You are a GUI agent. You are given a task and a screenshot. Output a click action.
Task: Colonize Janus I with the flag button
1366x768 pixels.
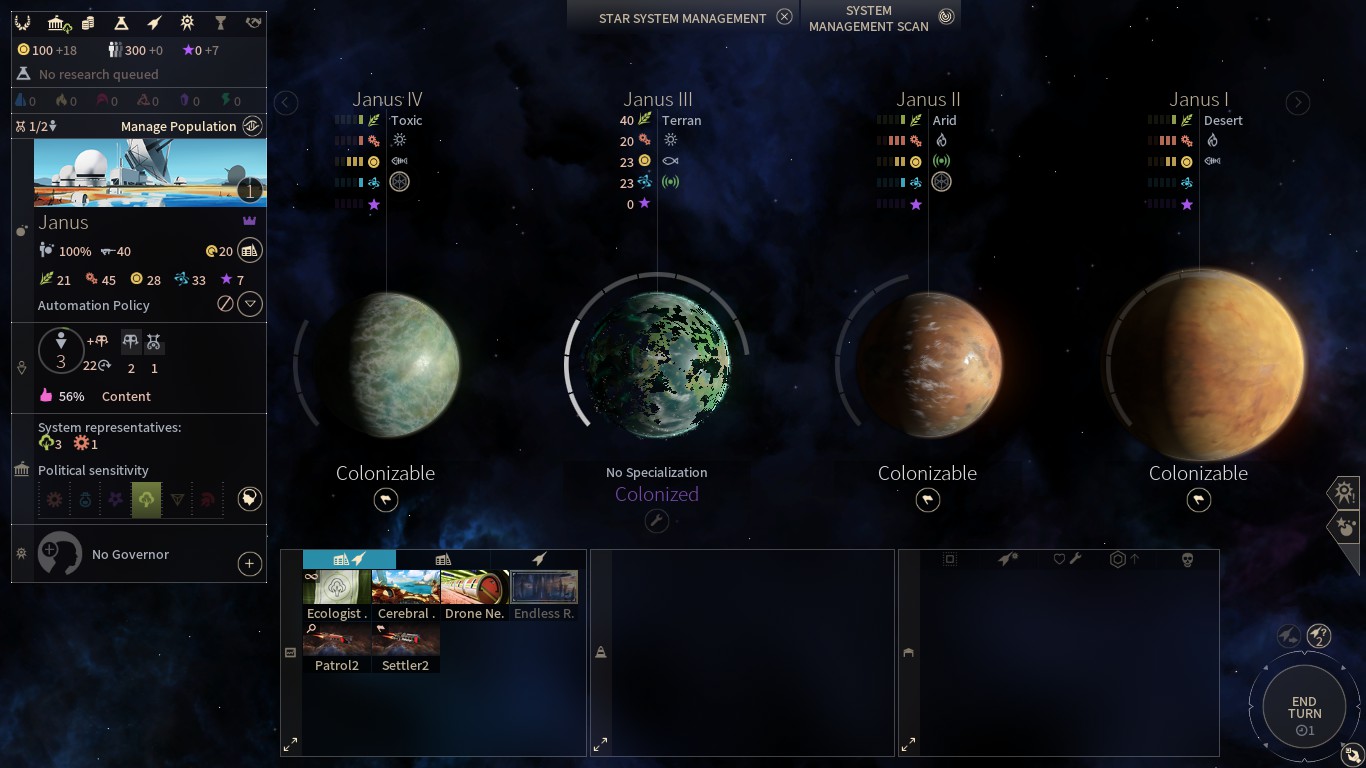point(1198,500)
